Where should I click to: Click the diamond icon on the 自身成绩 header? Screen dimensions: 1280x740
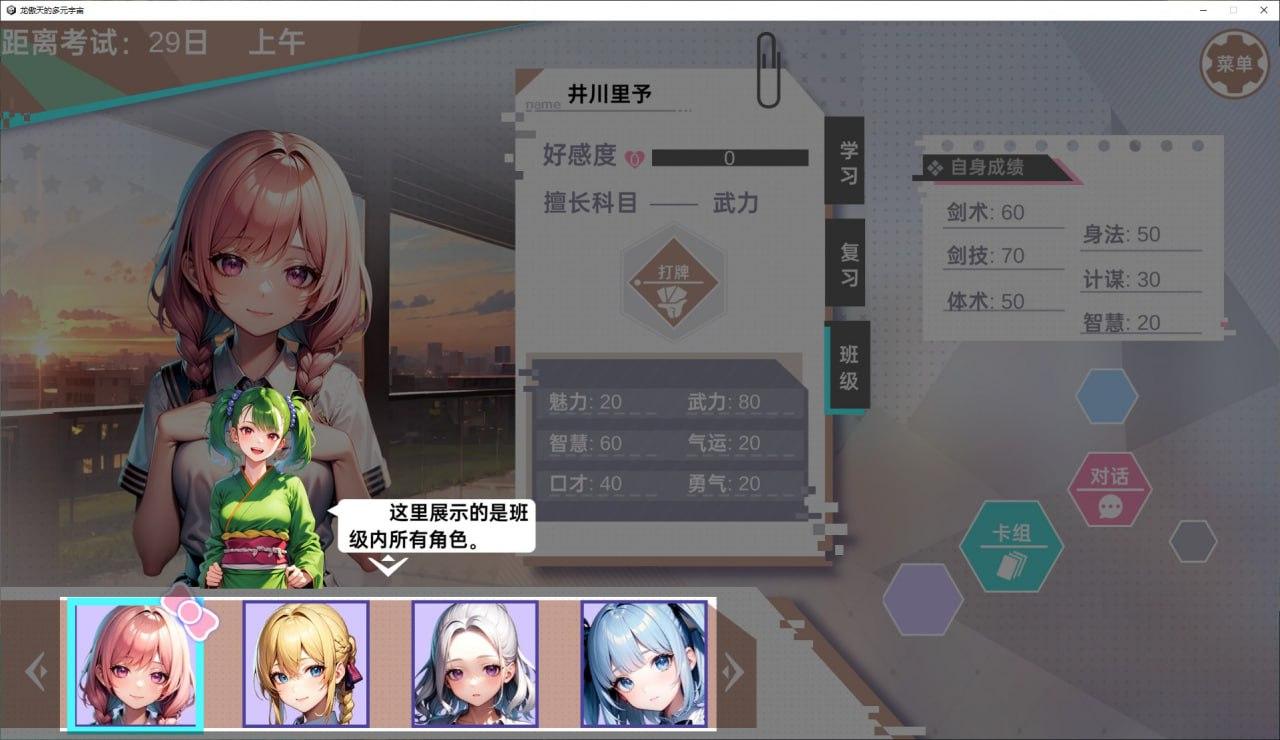tap(937, 167)
